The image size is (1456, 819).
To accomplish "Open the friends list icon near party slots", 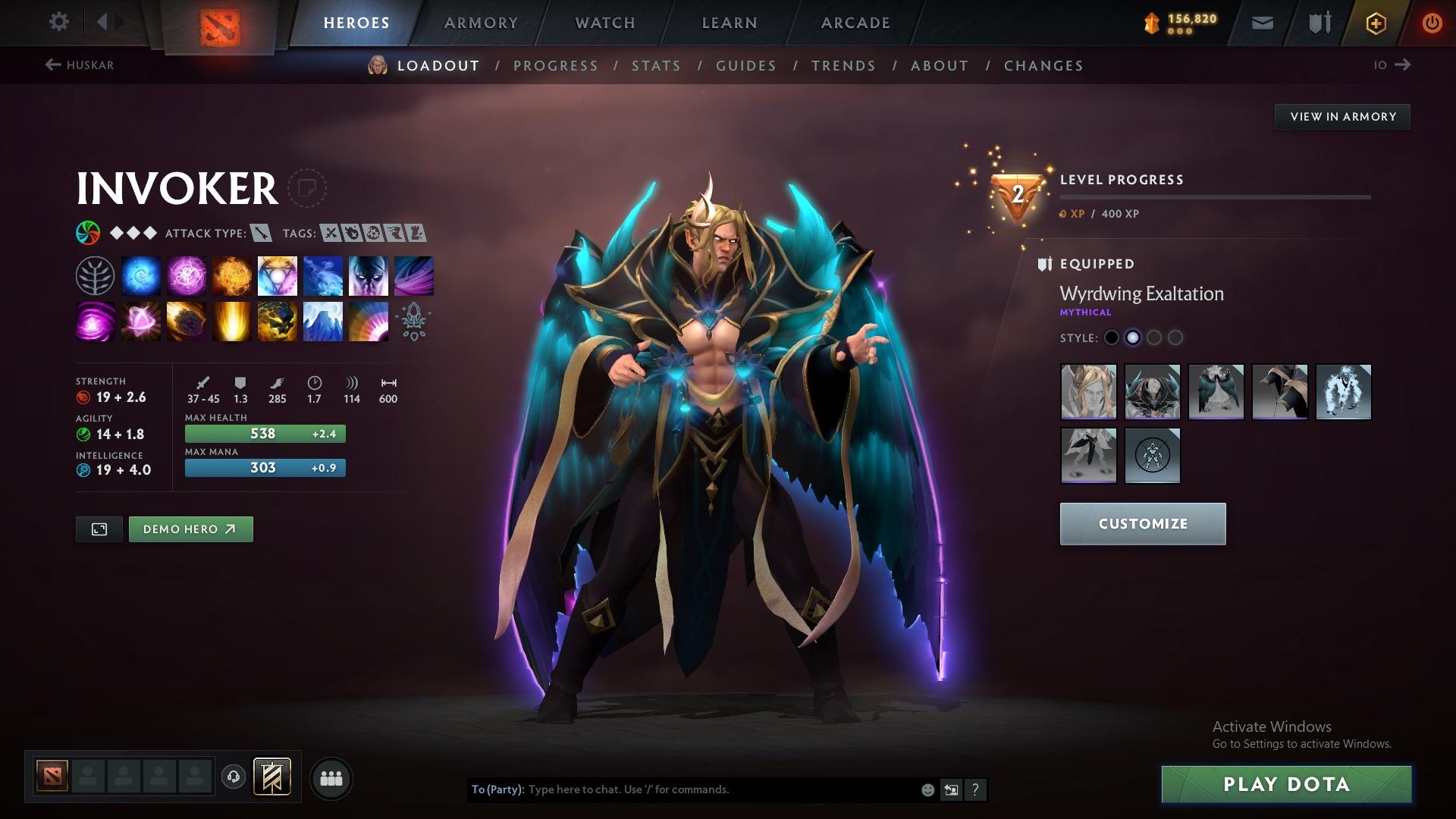I will (331, 777).
